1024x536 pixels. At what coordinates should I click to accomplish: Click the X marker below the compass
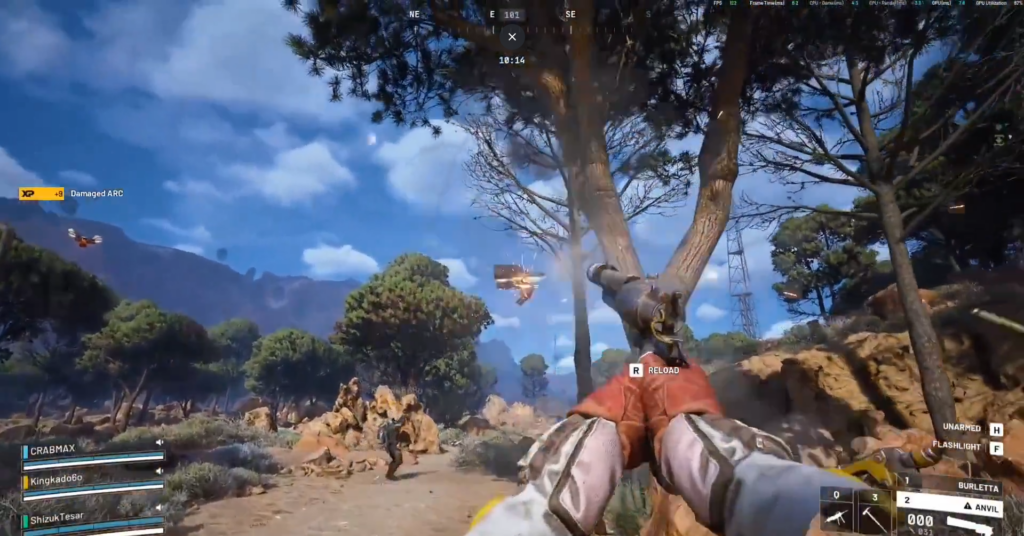point(512,37)
